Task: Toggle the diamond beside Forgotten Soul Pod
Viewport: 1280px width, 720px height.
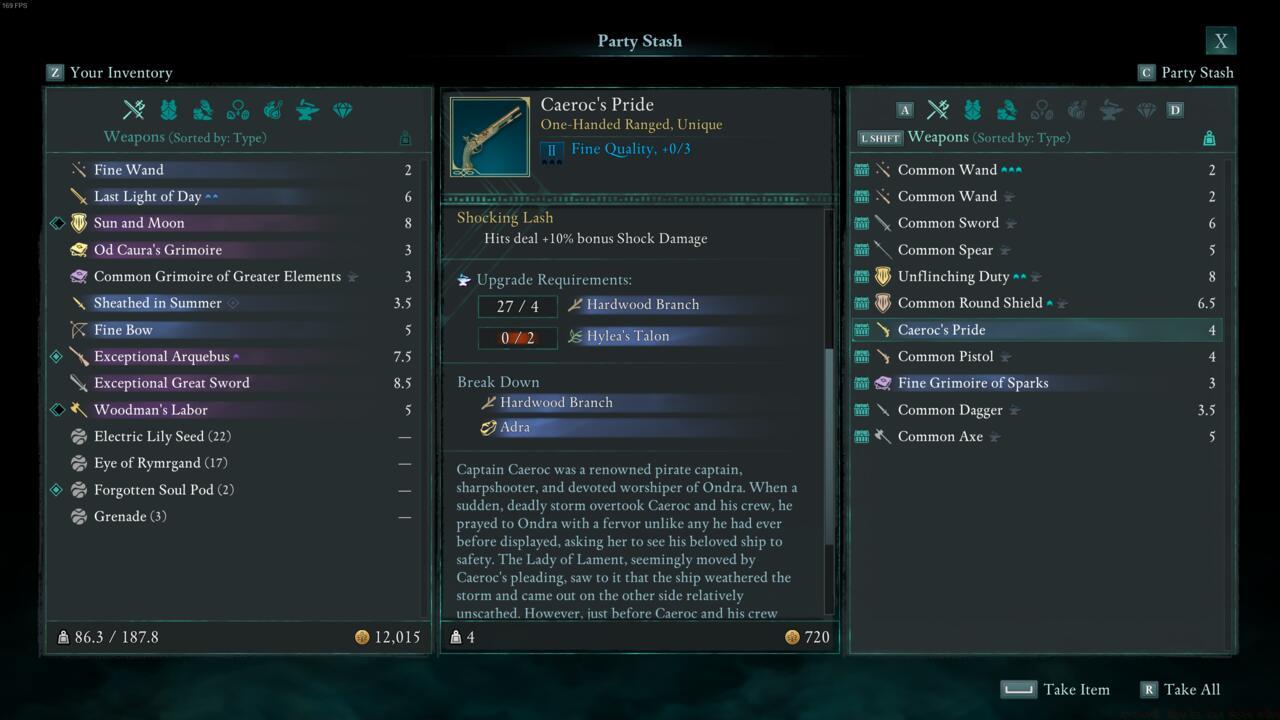Action: [57, 489]
